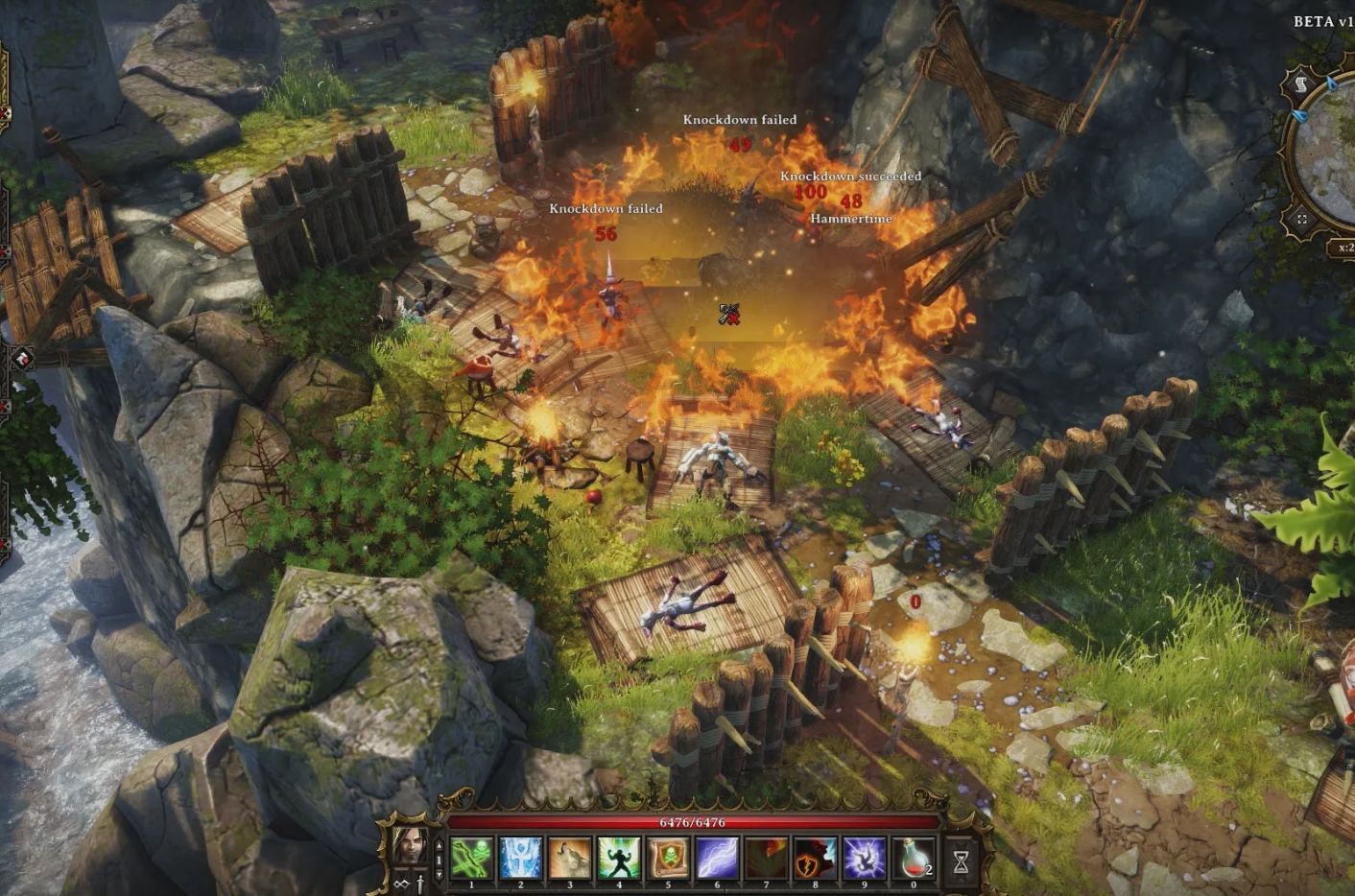This screenshot has height=896, width=1355.
Task: Select the hotbar page number indicator
Action: pos(438,860)
